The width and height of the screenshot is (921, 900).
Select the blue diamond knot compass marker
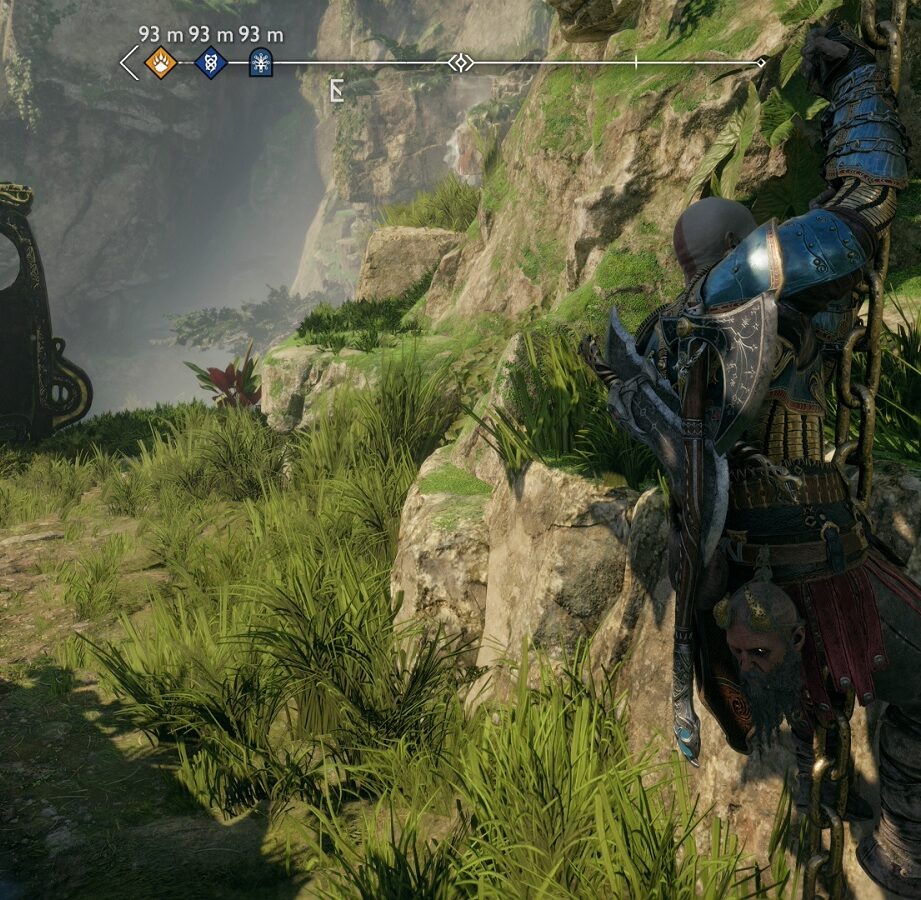tap(210, 63)
